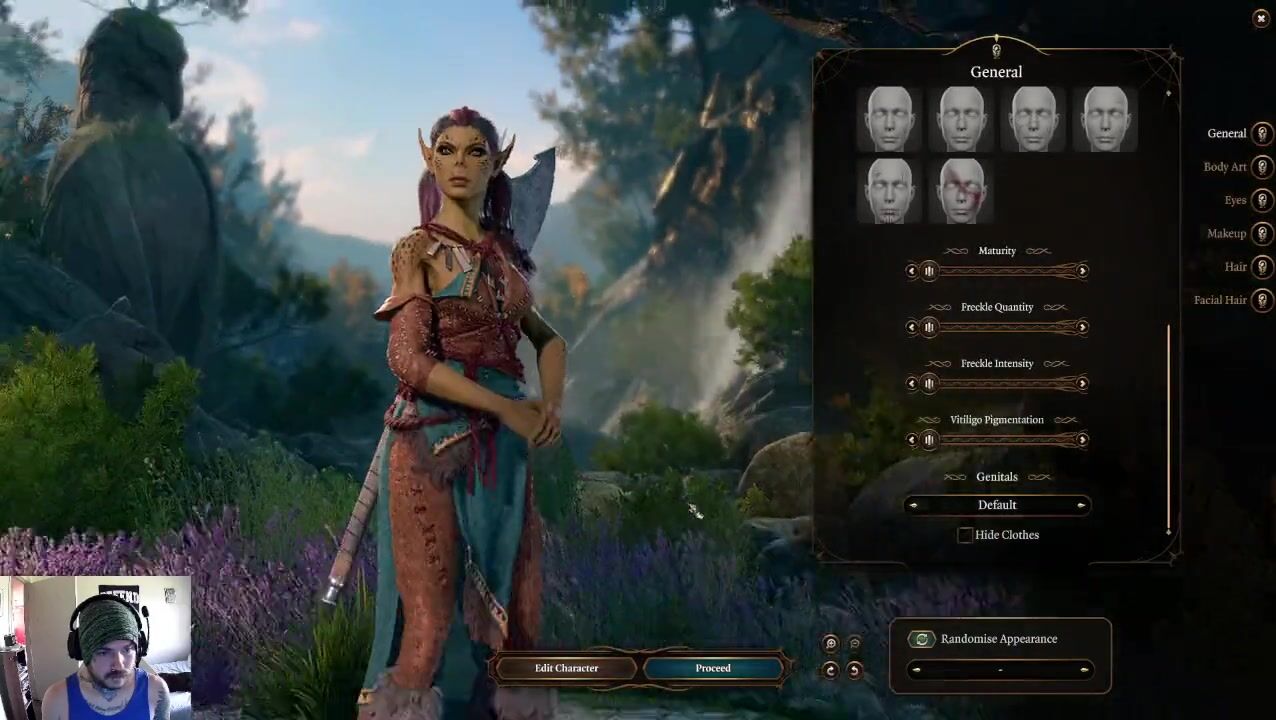This screenshot has height=720, width=1276.
Task: Cycle Genitals option with right arrow
Action: point(1081,505)
